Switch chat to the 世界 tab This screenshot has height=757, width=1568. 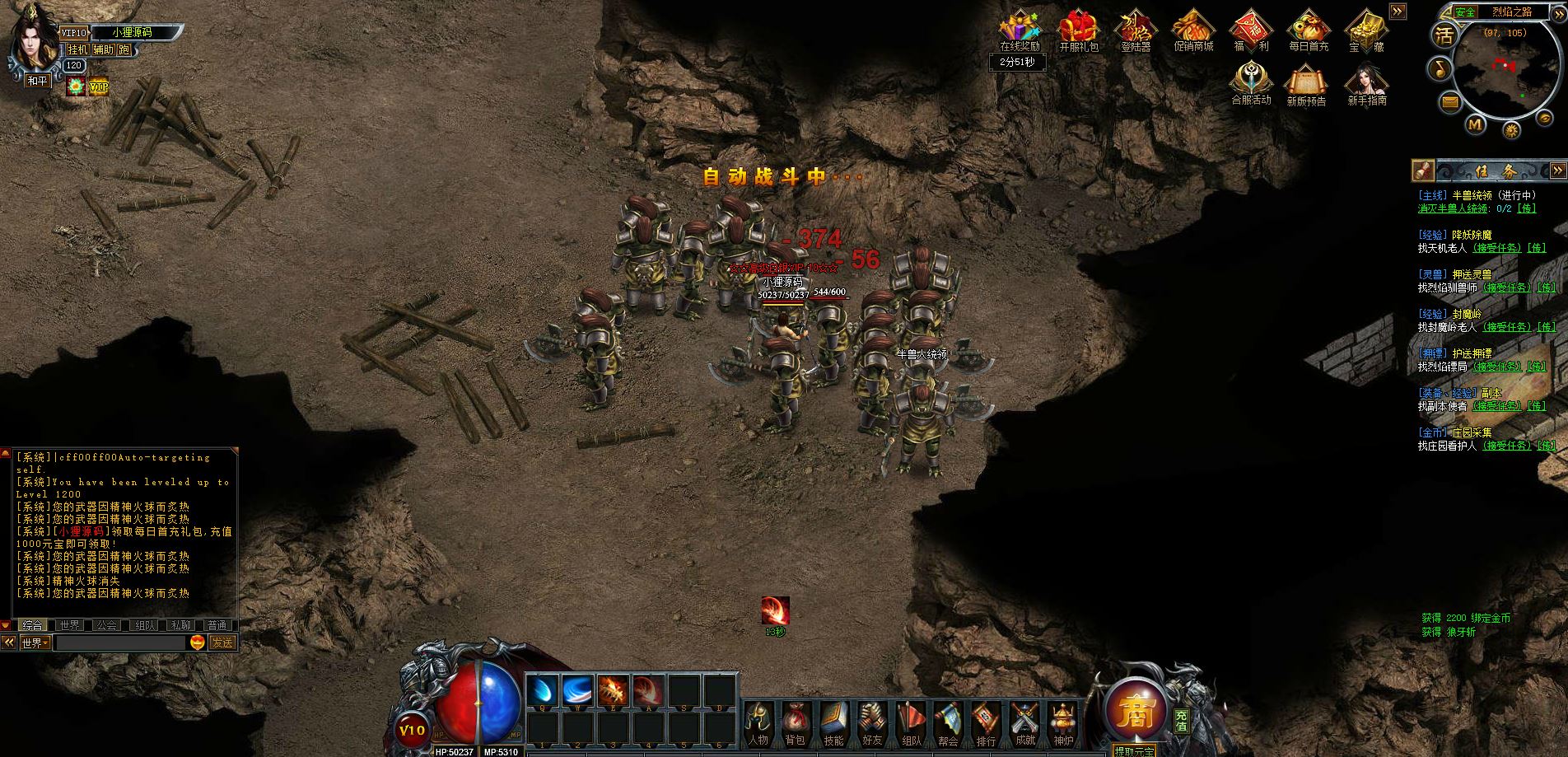69,625
